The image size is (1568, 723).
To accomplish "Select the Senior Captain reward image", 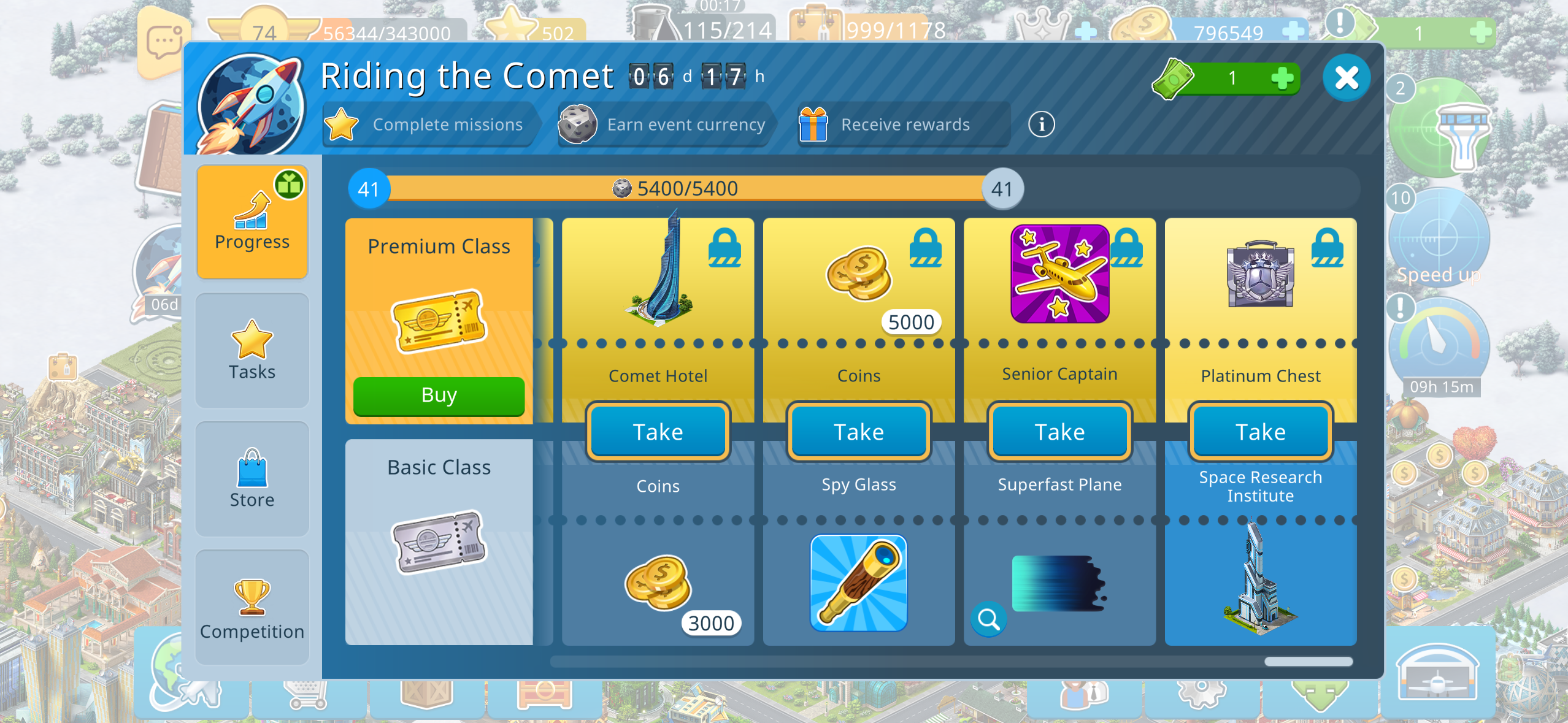I will point(1059,274).
